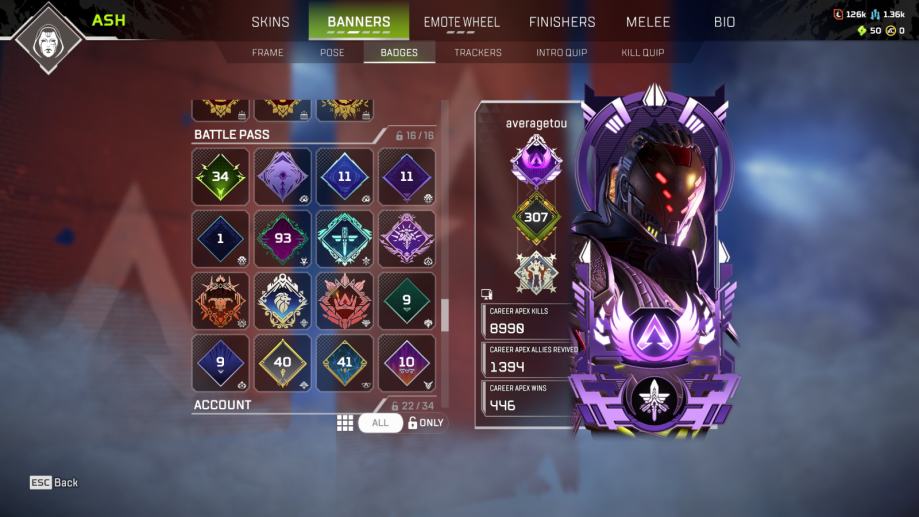Show the Kill Quip sub-tab
Image resolution: width=919 pixels, height=517 pixels.
tap(642, 52)
